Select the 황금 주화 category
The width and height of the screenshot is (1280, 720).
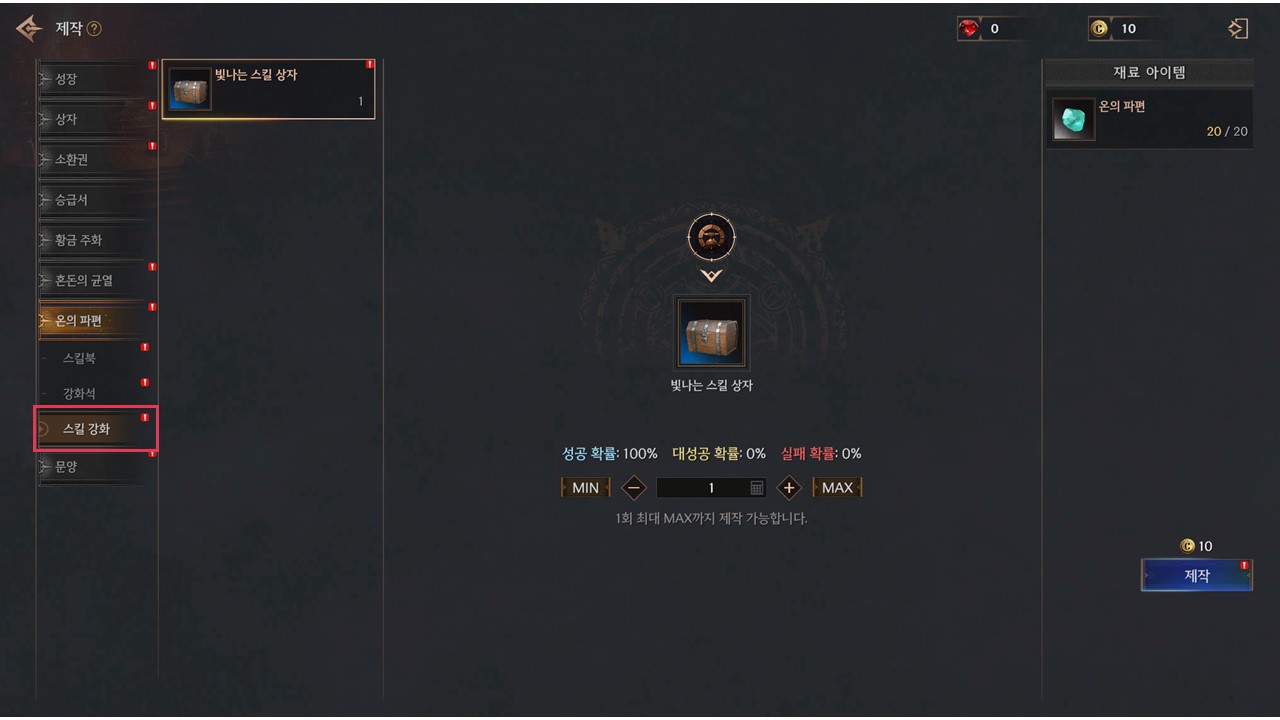tap(90, 240)
